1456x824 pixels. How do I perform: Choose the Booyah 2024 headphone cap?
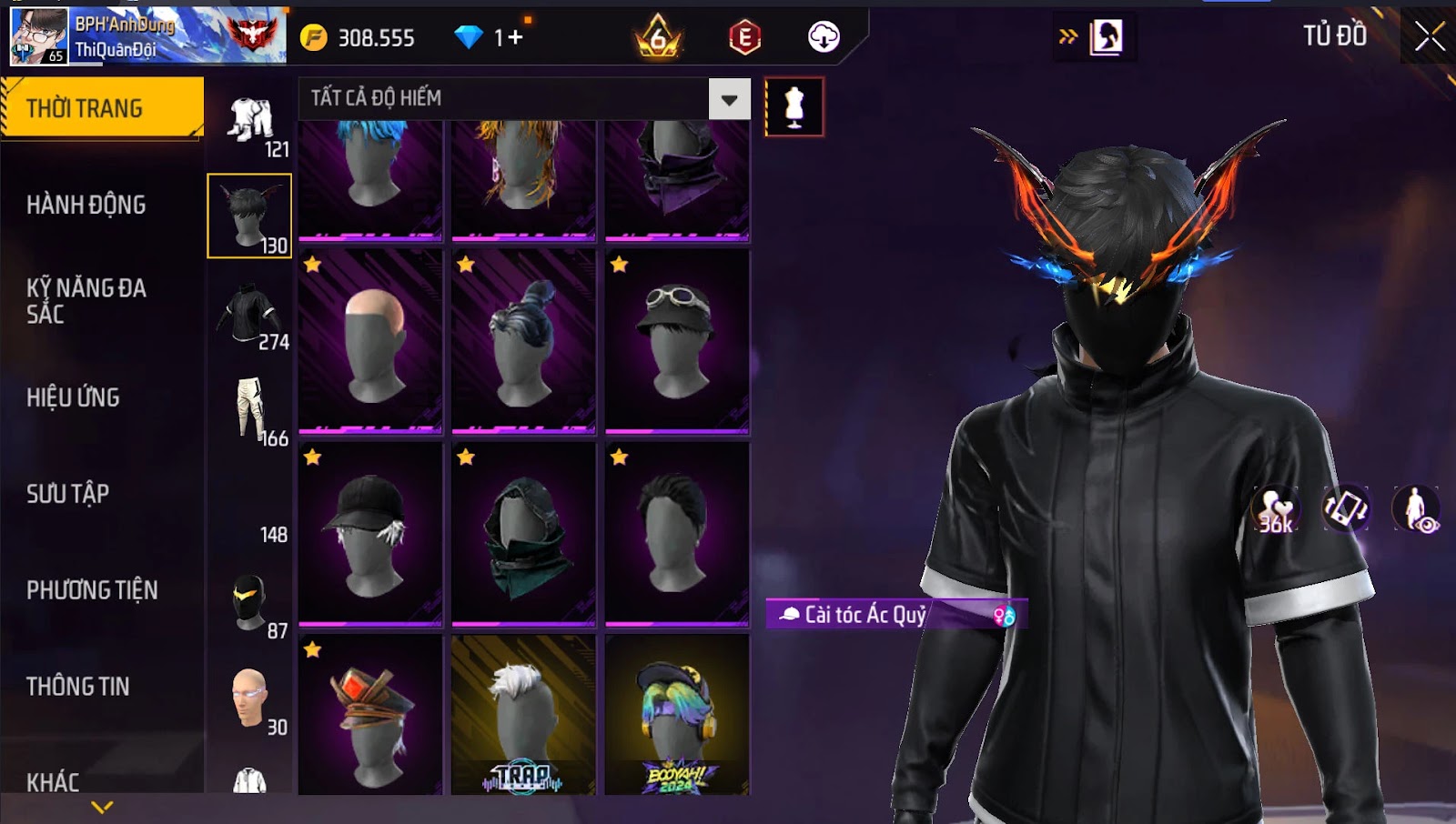tap(677, 716)
